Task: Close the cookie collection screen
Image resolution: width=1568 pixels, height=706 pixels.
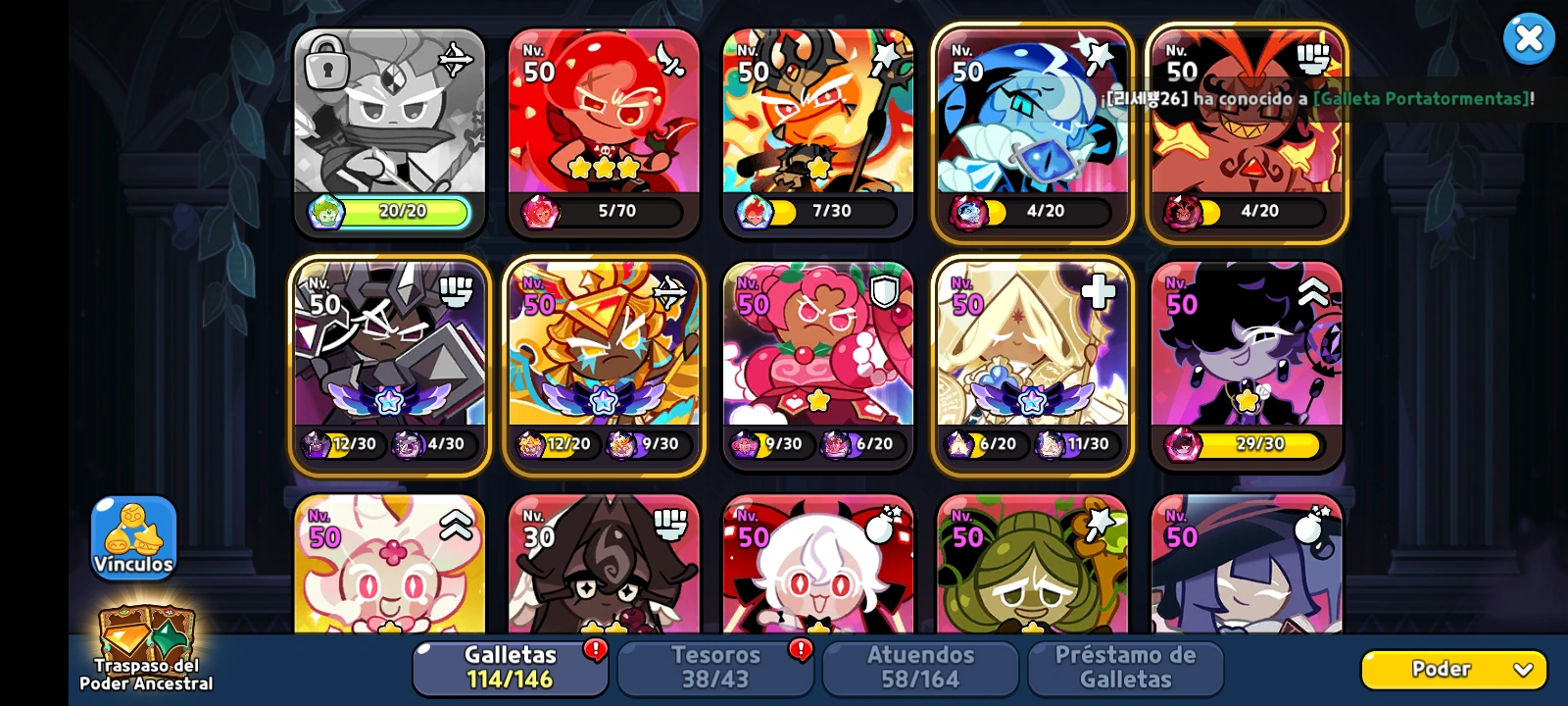Action: (x=1530, y=37)
